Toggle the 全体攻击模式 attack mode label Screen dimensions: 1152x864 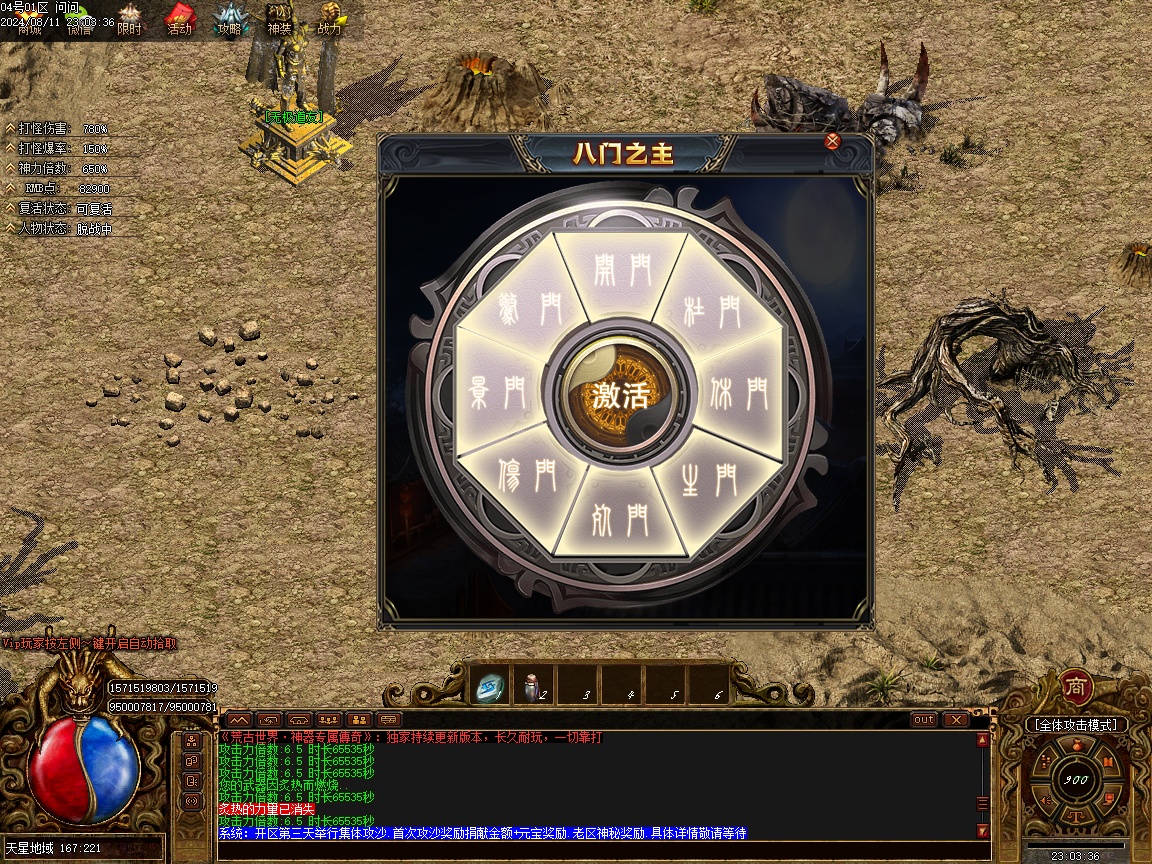pyautogui.click(x=1076, y=724)
